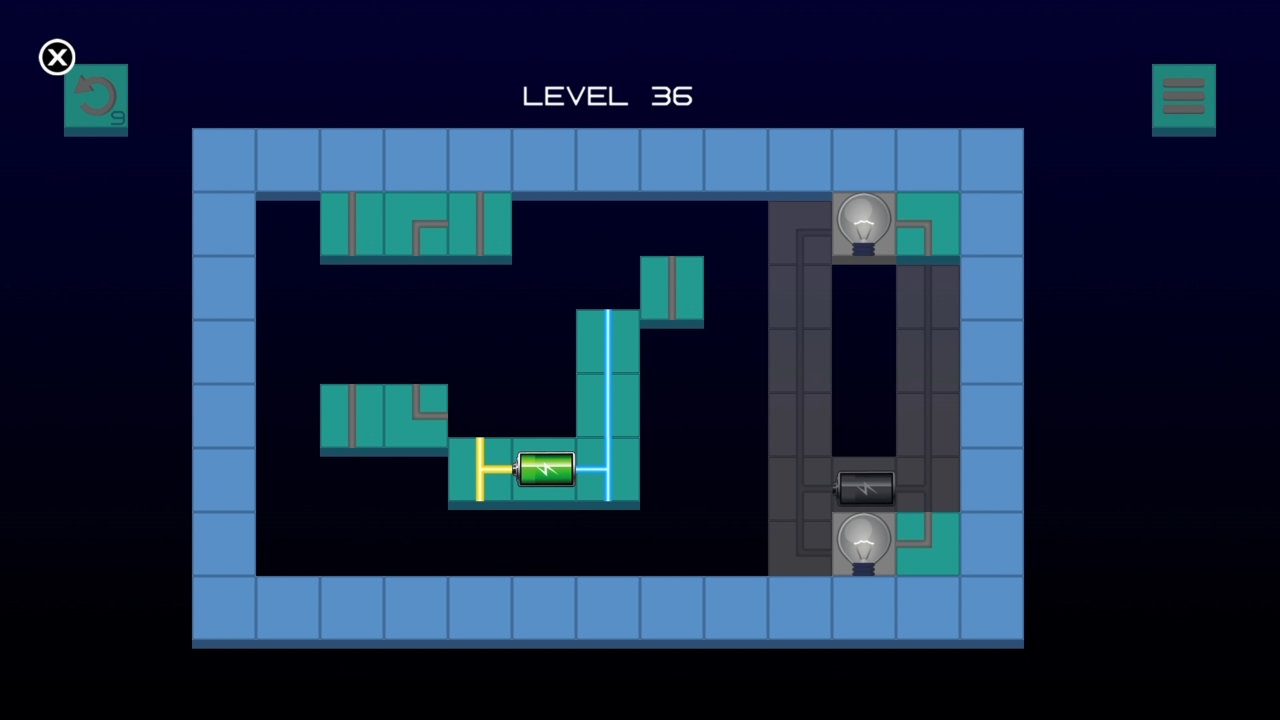Open the hamburger menu
Viewport: 1280px width, 720px height.
[1184, 97]
